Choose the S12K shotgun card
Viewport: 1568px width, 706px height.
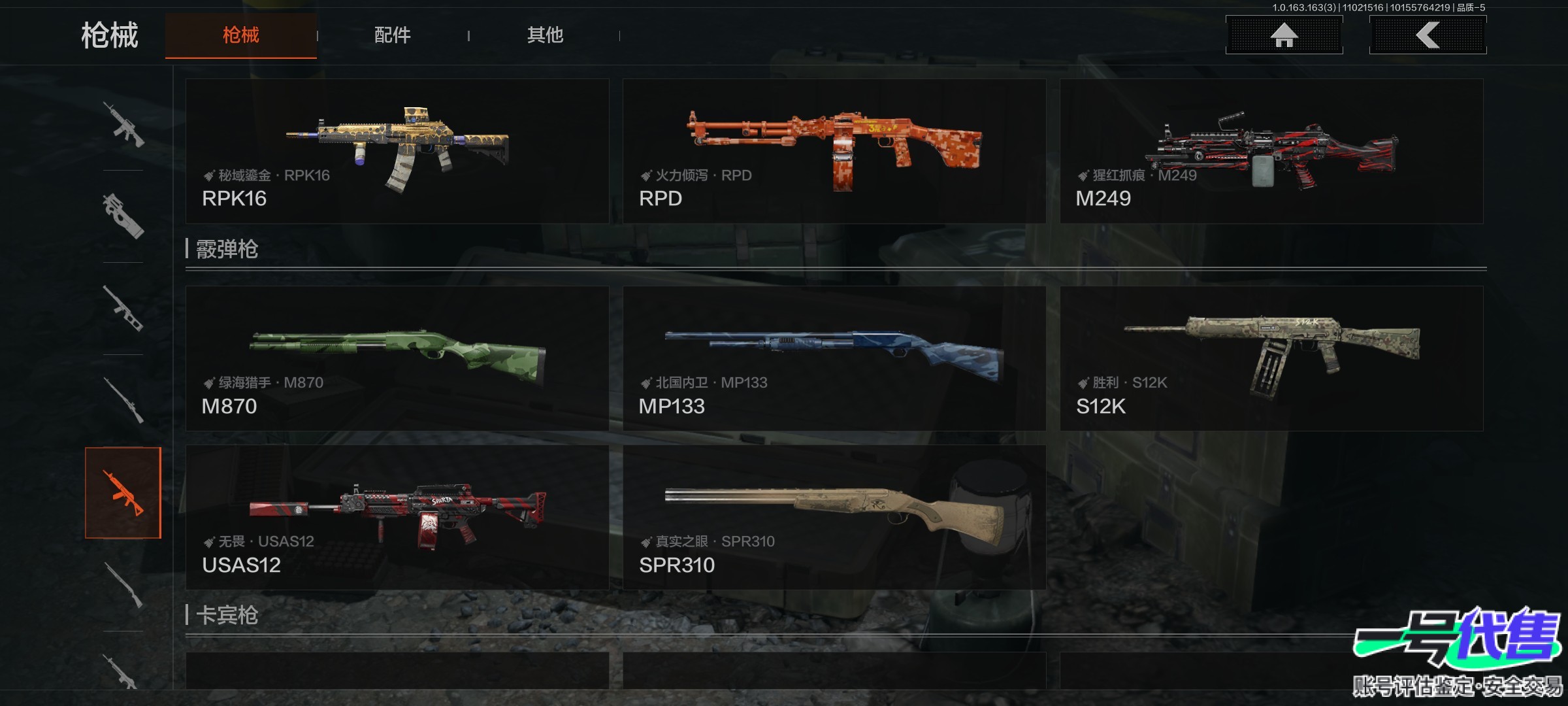click(x=1271, y=358)
